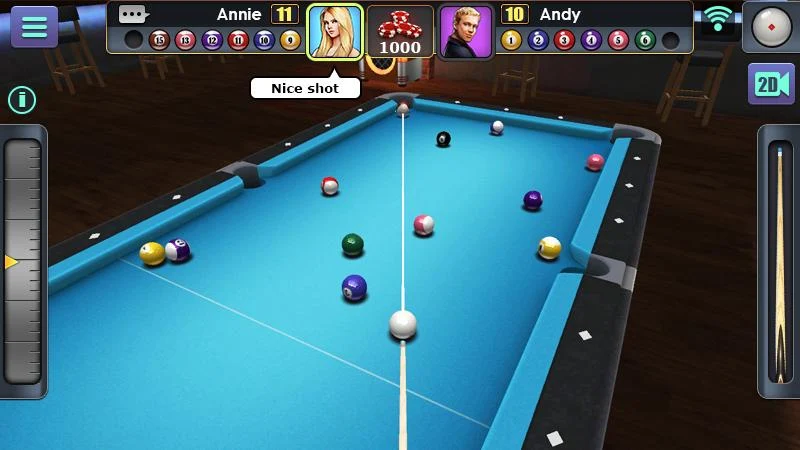The image size is (800, 450).
Task: Tap the 1000 chips pot
Action: pos(400,32)
